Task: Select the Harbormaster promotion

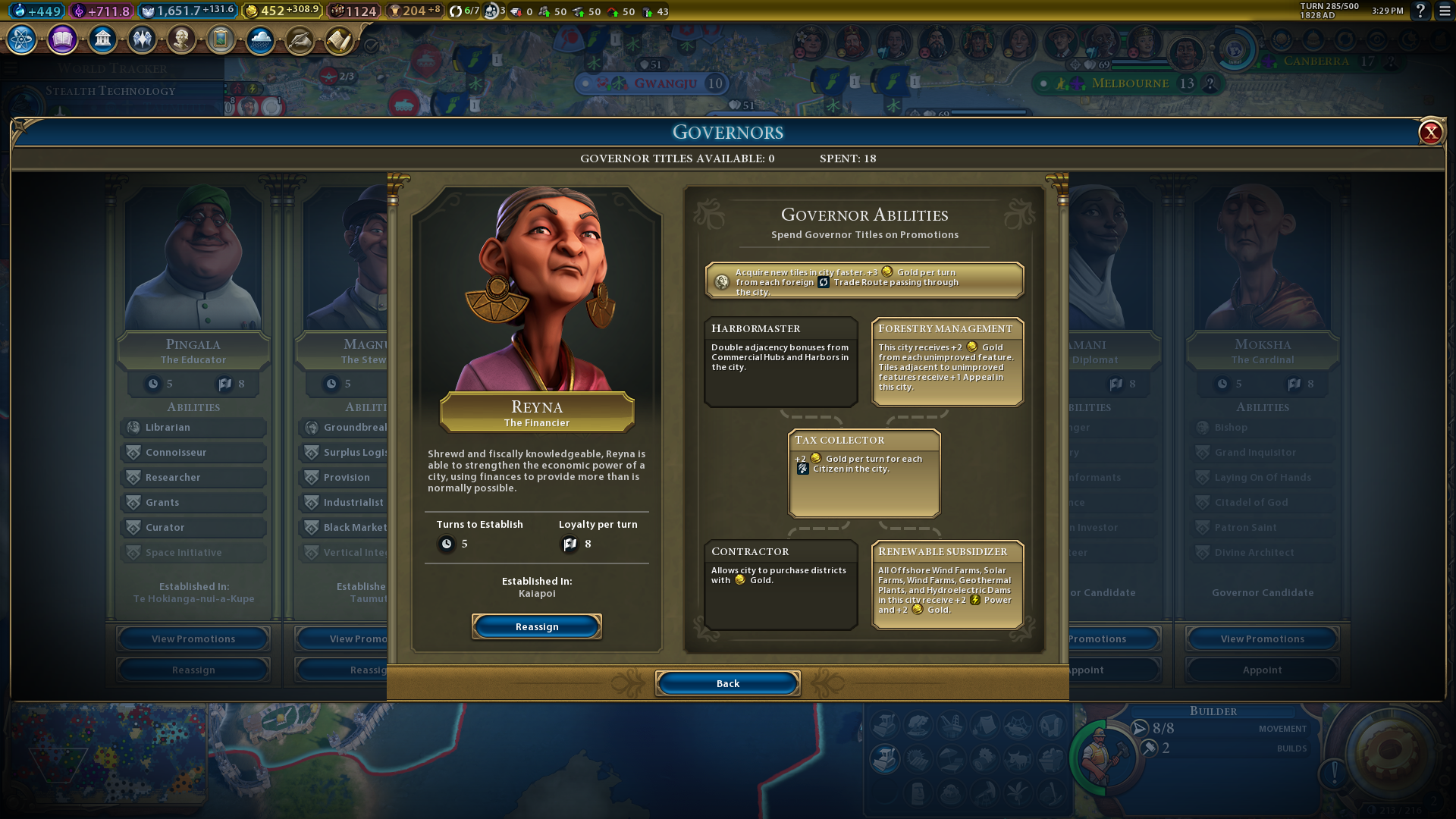Action: click(x=781, y=361)
